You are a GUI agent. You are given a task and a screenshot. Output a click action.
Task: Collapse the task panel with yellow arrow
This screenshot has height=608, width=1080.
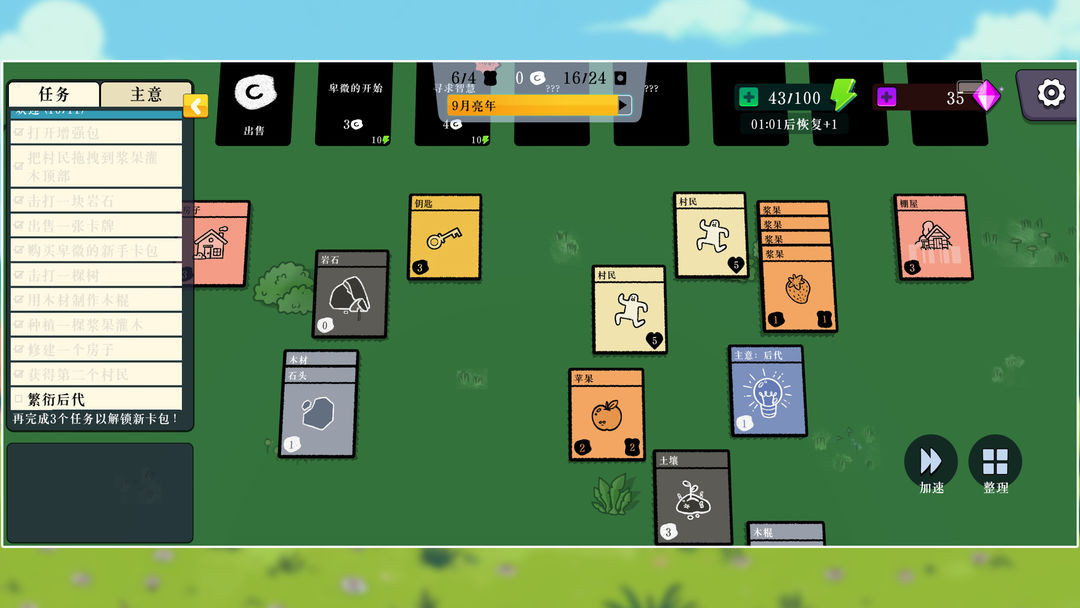(196, 105)
